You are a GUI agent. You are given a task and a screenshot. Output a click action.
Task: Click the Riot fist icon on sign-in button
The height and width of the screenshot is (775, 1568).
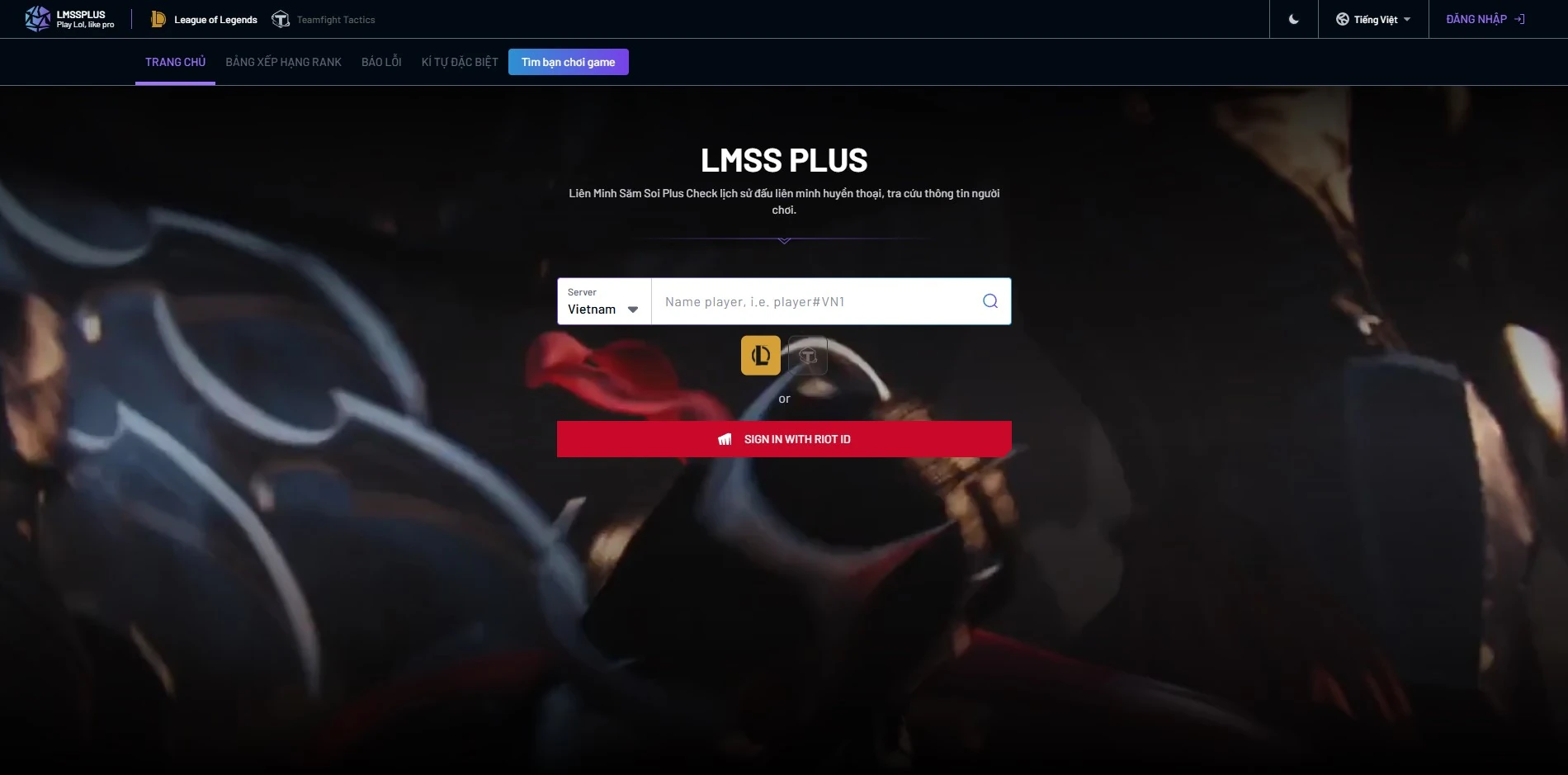725,438
